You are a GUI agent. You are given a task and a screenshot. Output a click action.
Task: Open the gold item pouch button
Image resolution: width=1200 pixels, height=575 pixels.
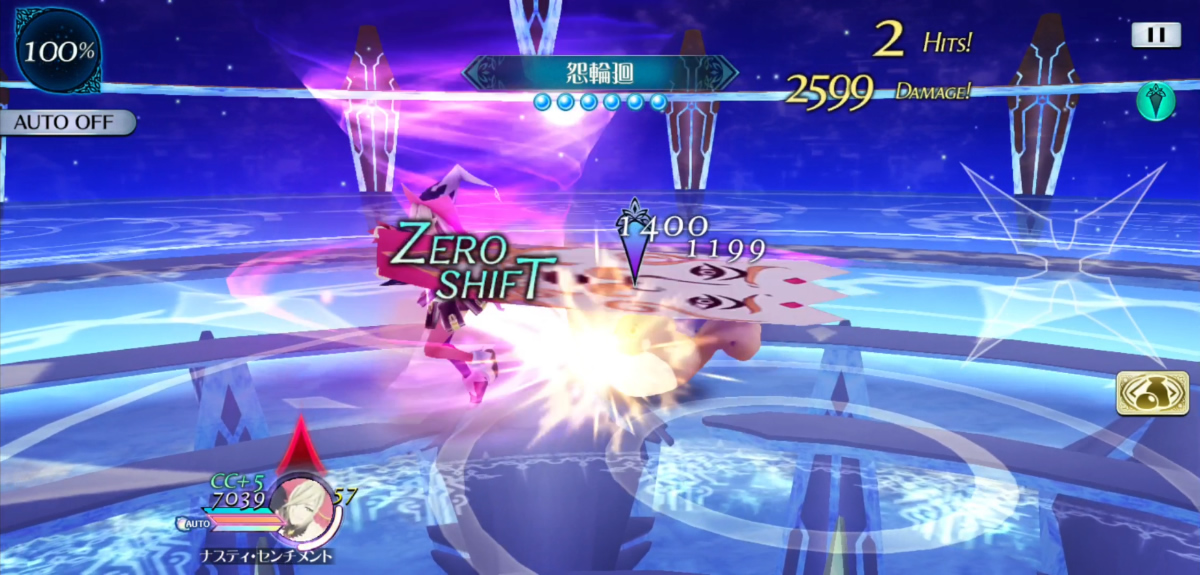[x=1152, y=392]
